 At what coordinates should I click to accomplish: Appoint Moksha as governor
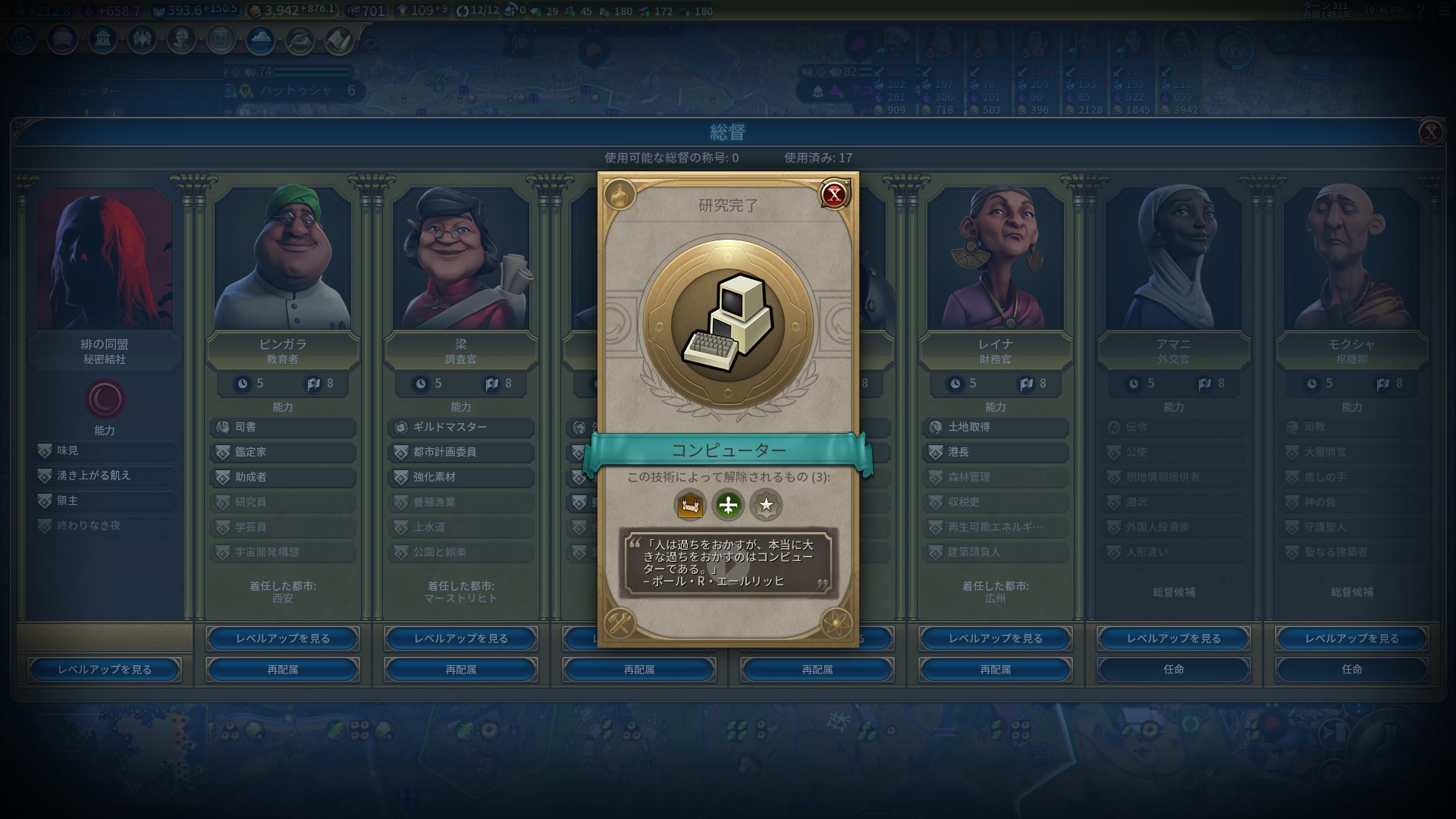click(1352, 670)
